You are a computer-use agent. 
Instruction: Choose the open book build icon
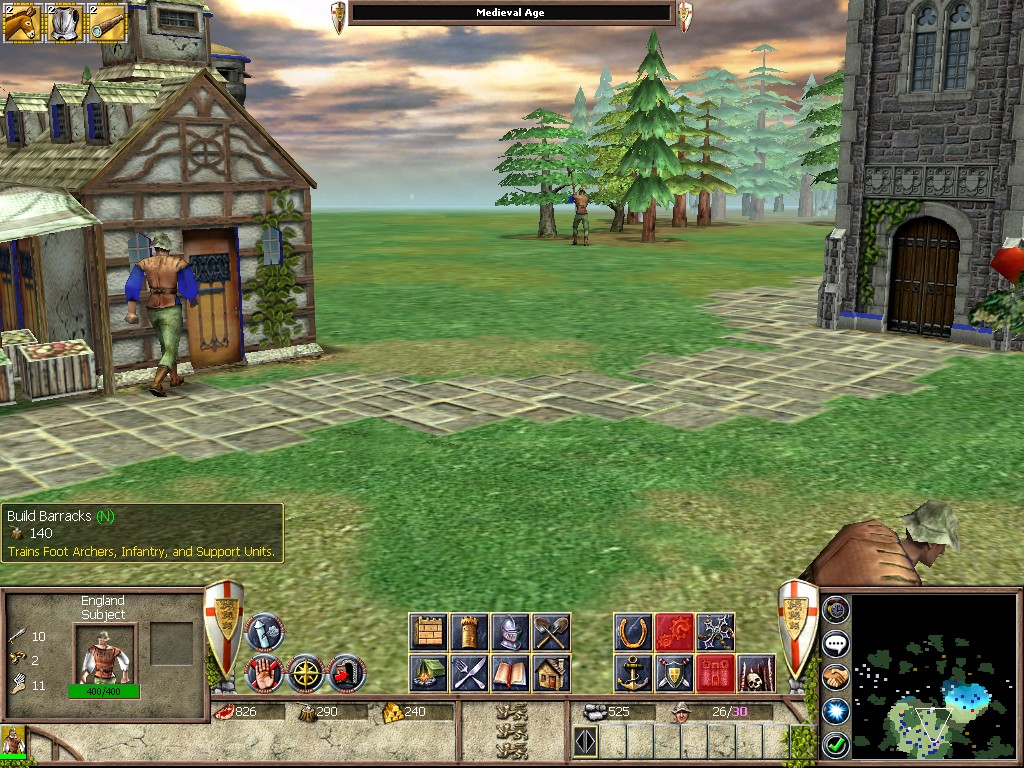(x=510, y=673)
